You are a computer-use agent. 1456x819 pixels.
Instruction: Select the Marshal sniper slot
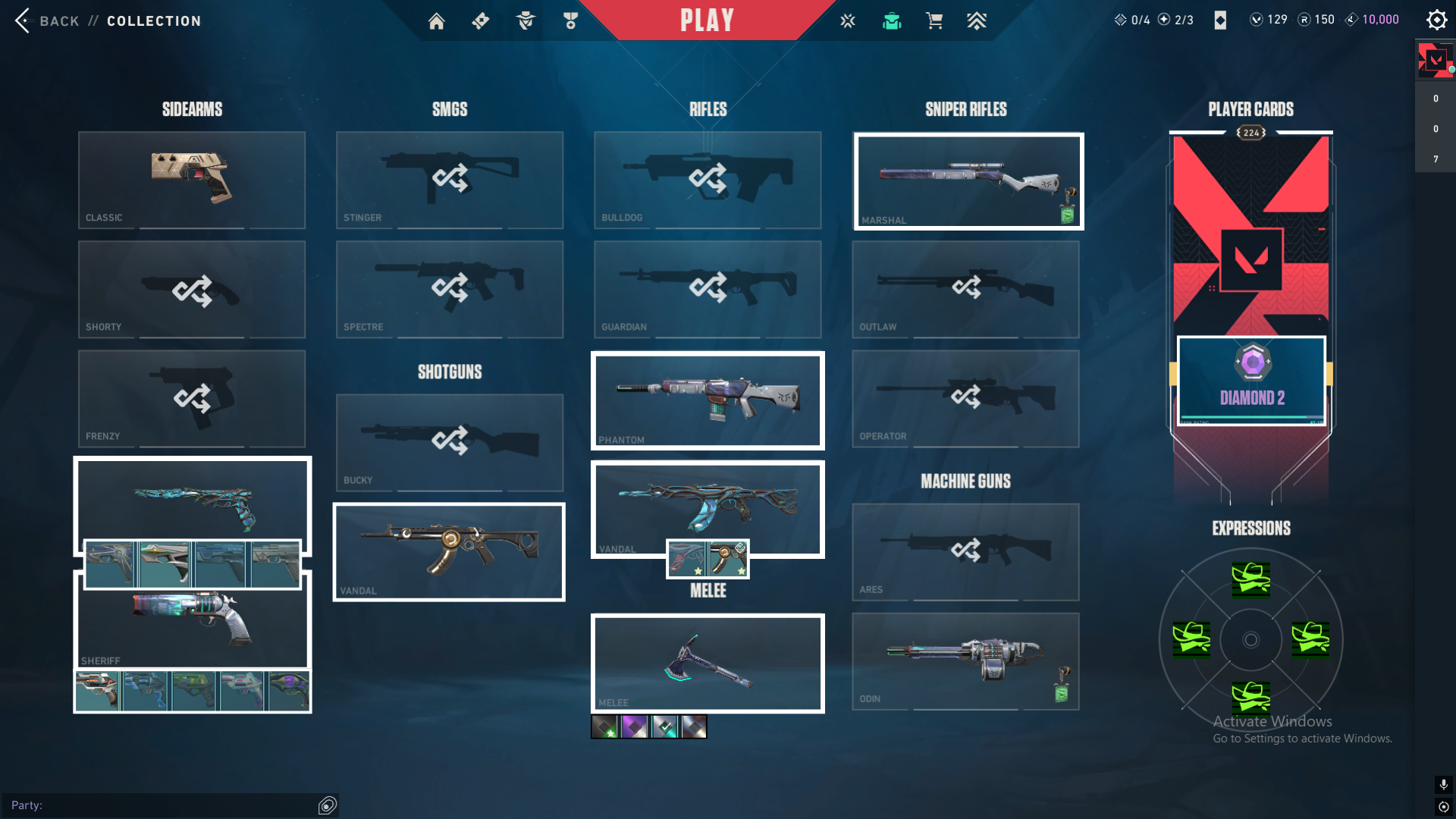pyautogui.click(x=968, y=181)
